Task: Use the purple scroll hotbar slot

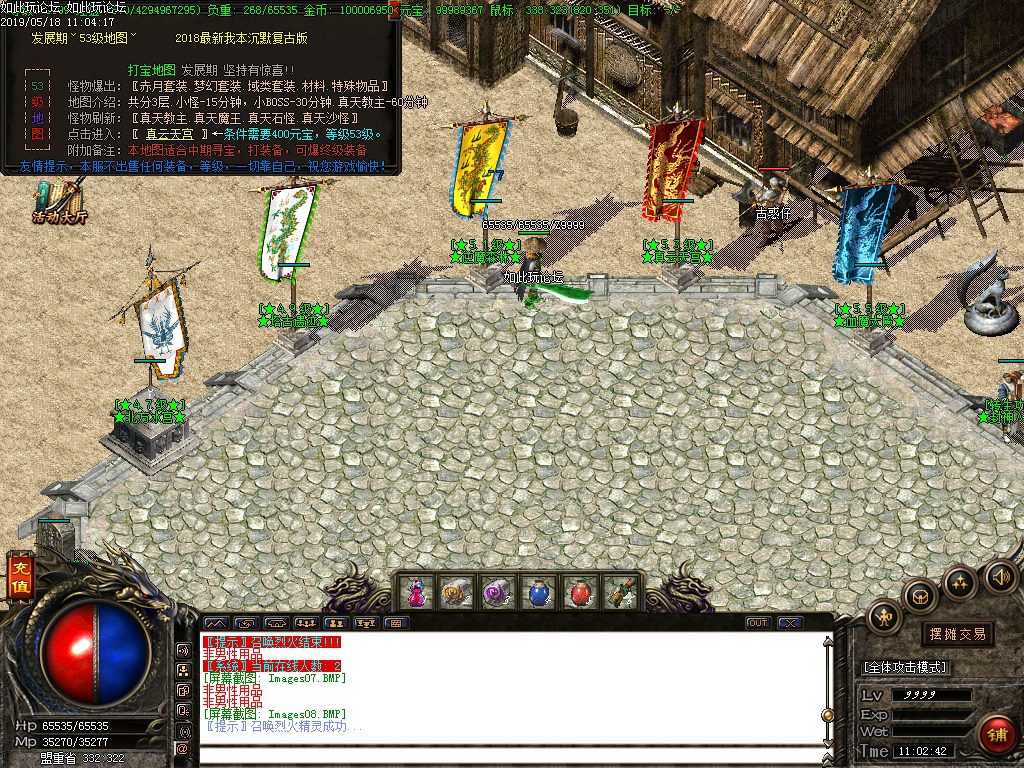Action: coord(497,592)
